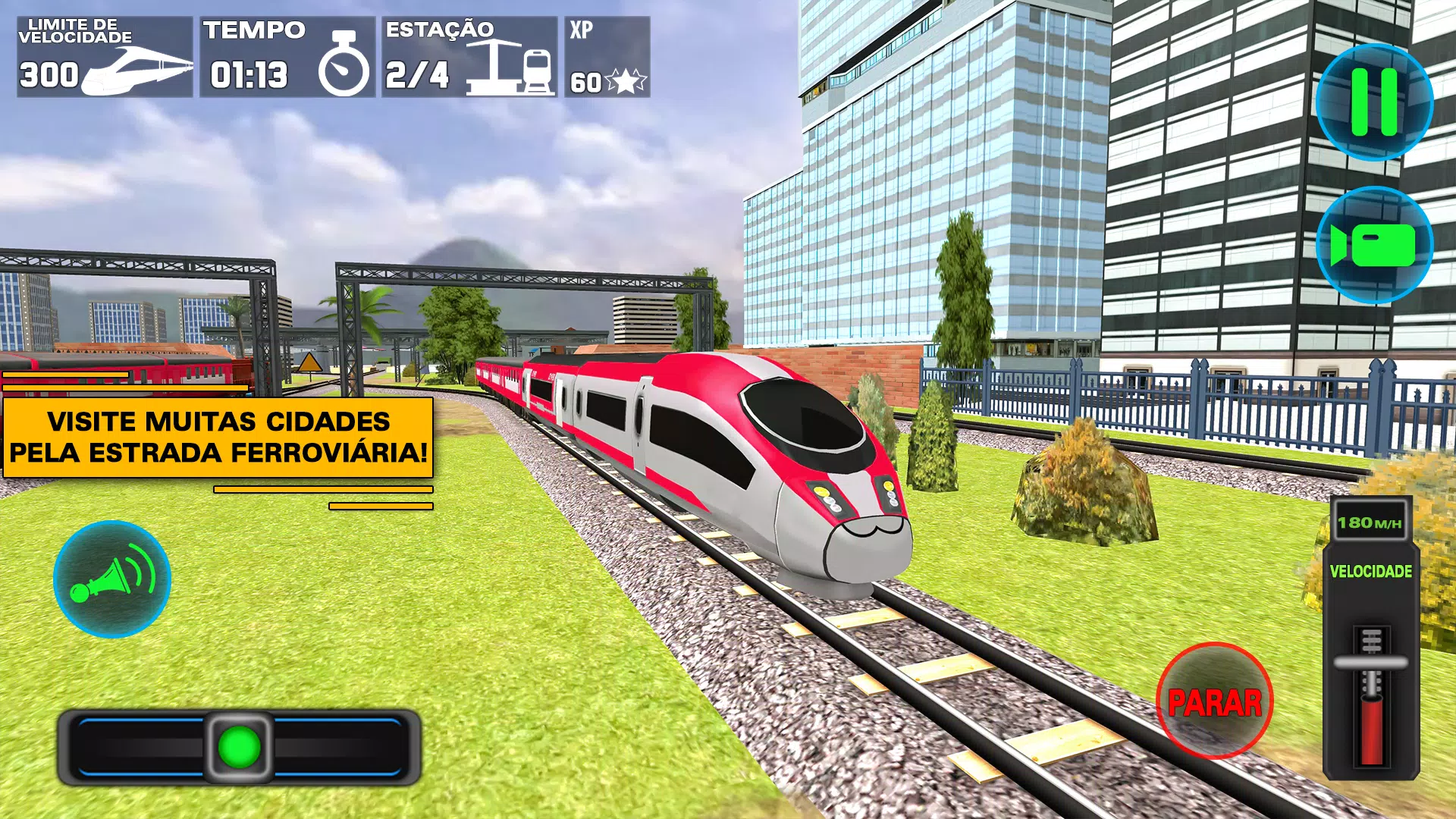Move the green knob on the direction slider
This screenshot has height=819, width=1456.
240,747
